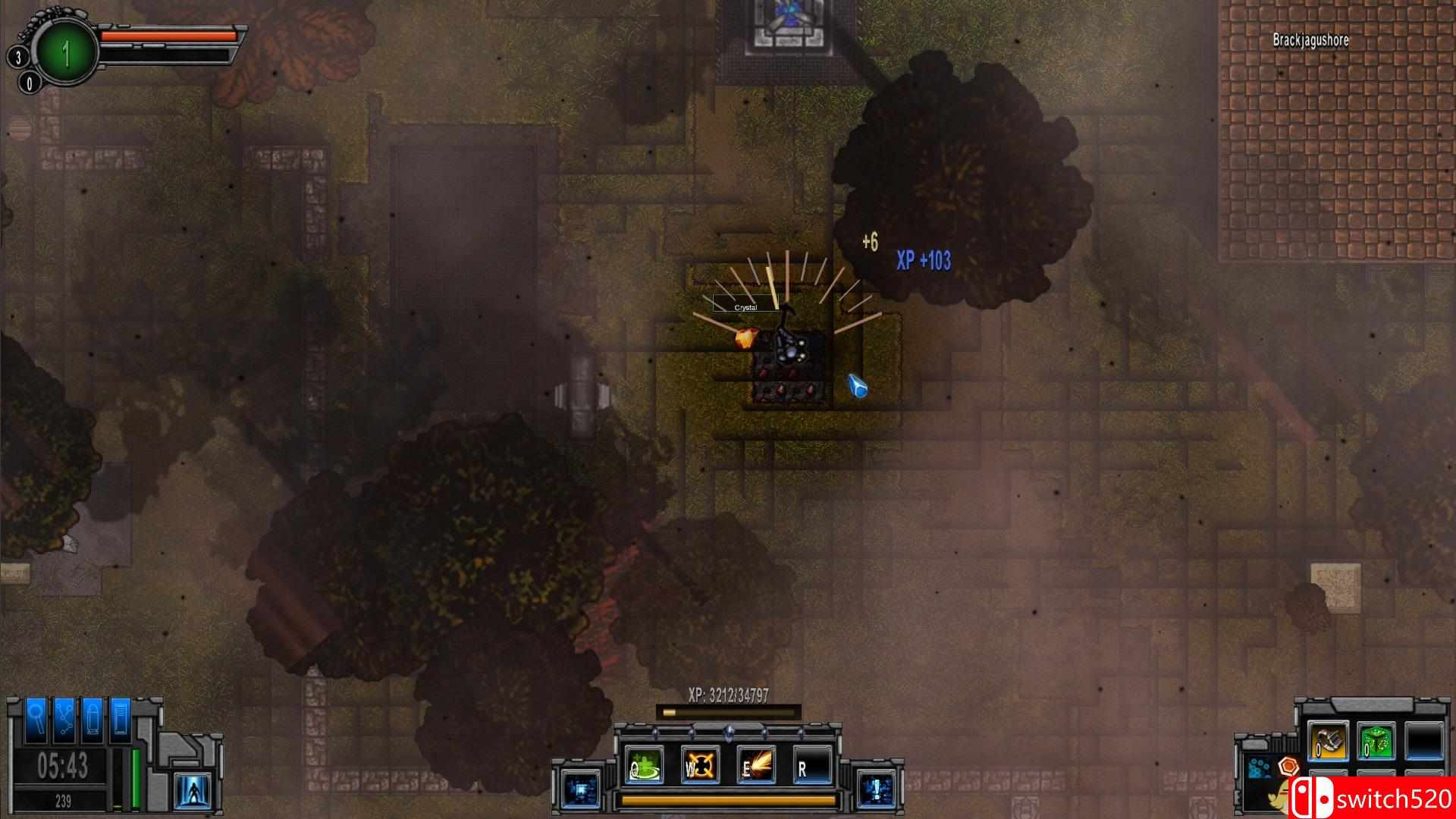The width and height of the screenshot is (1456, 819).
Task: Click the orange hexagon indicator near the portrait
Action: tap(1288, 765)
